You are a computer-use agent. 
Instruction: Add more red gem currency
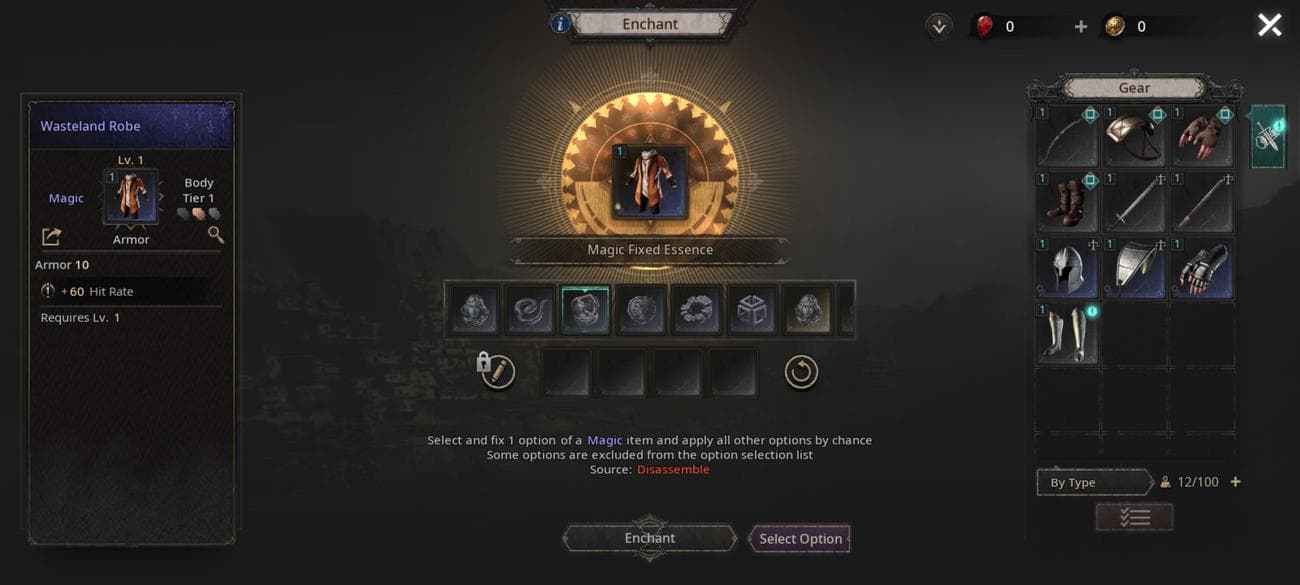point(1080,27)
